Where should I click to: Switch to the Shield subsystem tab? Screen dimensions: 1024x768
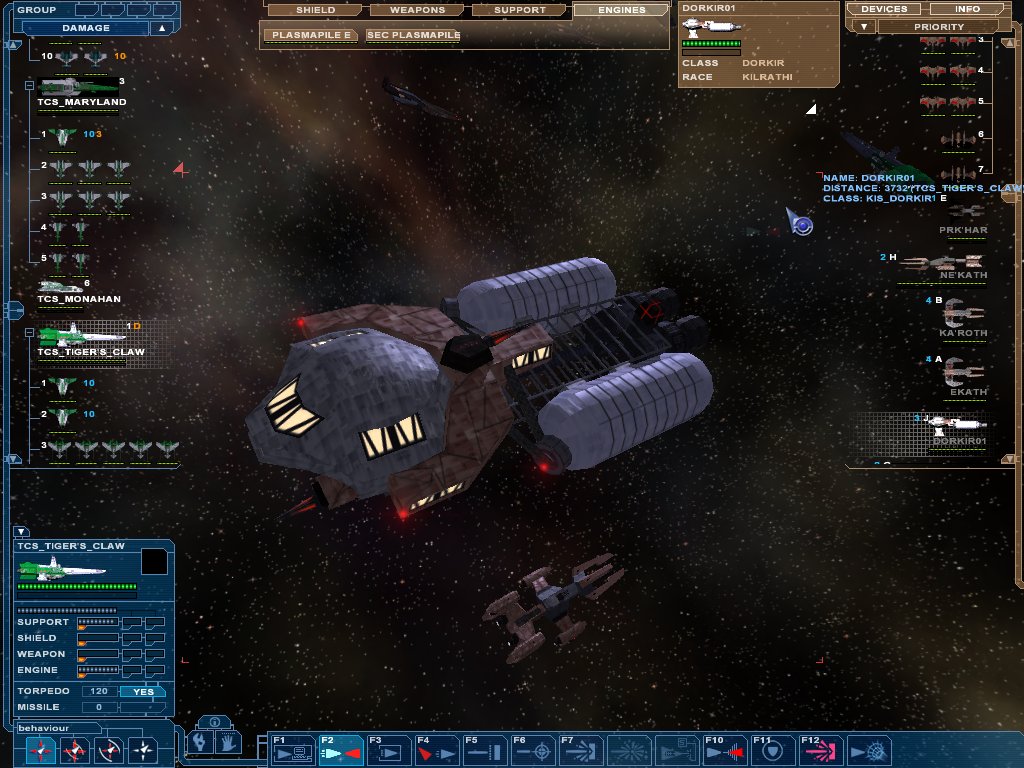pos(315,10)
